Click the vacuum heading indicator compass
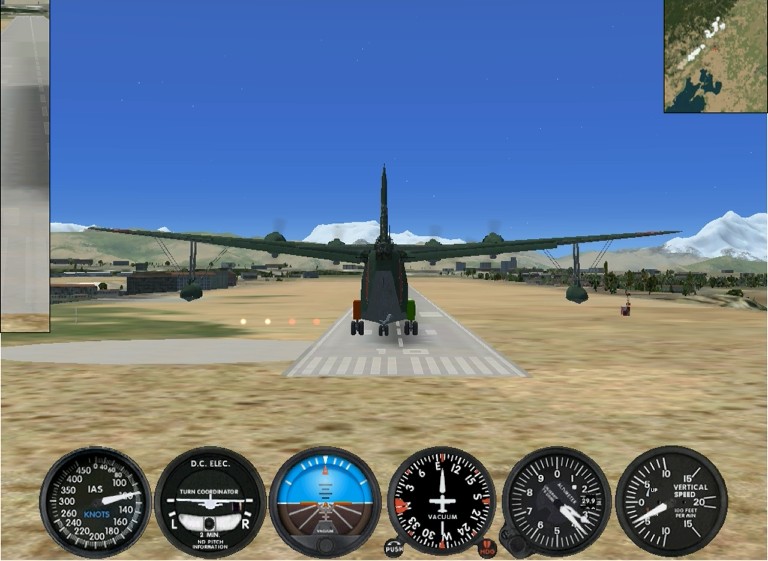The image size is (768, 561). pos(441,501)
